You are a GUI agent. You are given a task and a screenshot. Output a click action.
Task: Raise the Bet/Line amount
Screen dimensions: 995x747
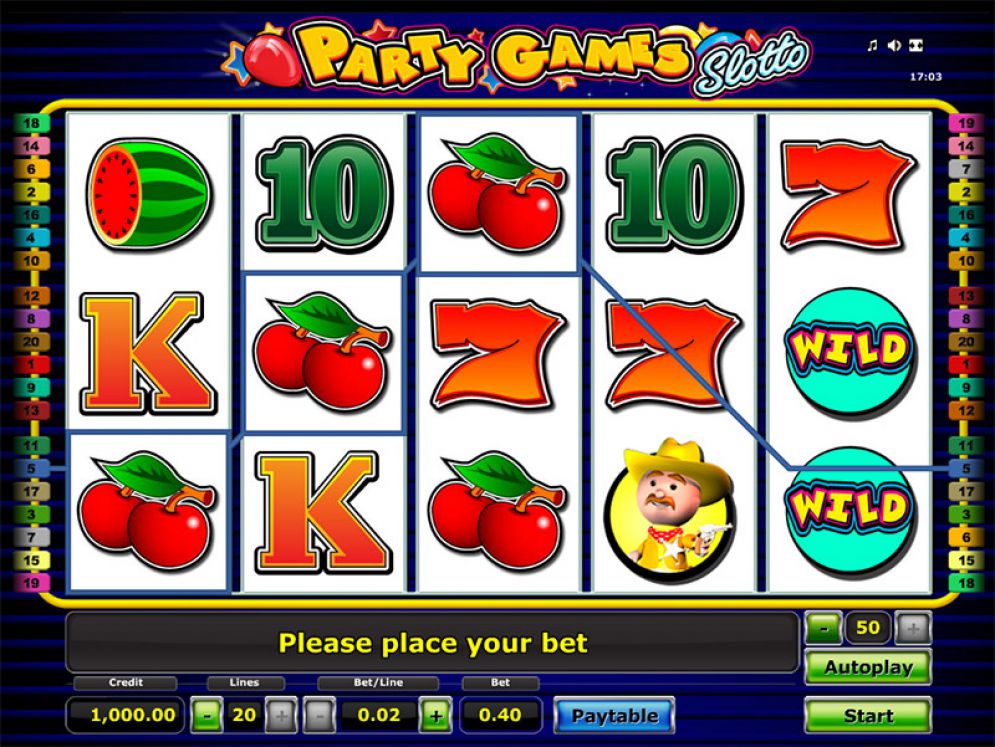coord(435,716)
